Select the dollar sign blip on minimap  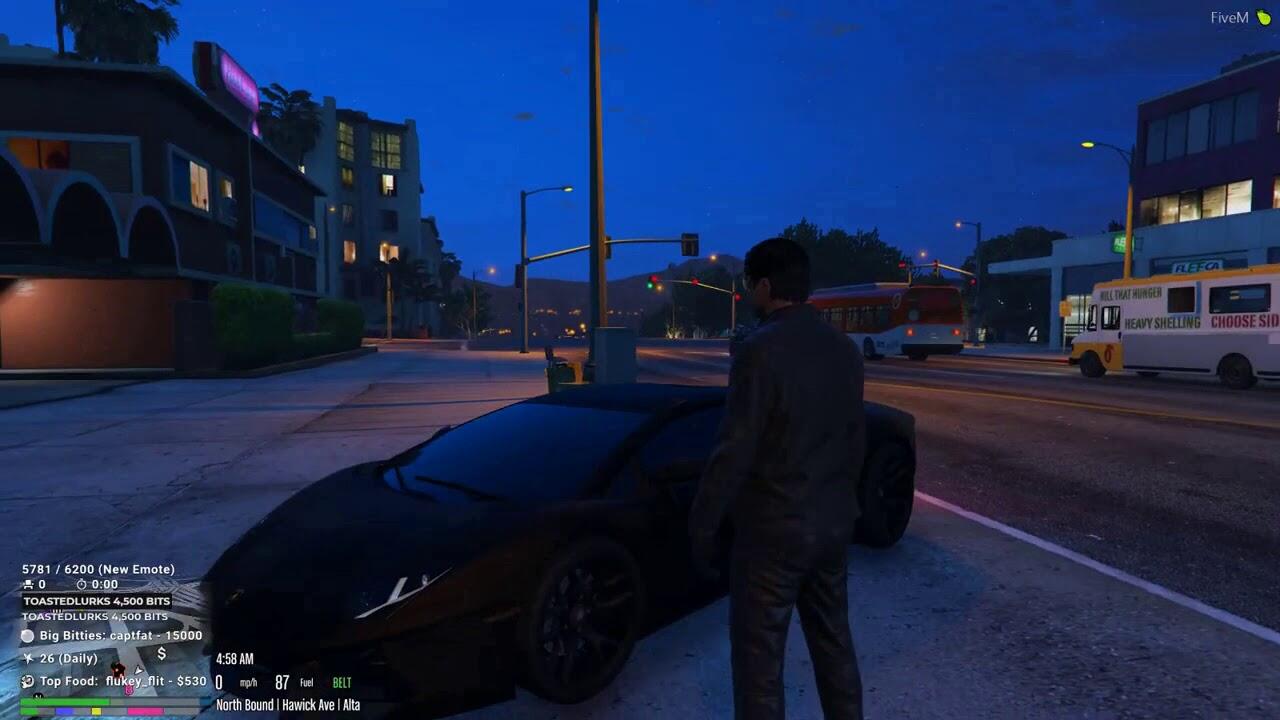(x=161, y=654)
